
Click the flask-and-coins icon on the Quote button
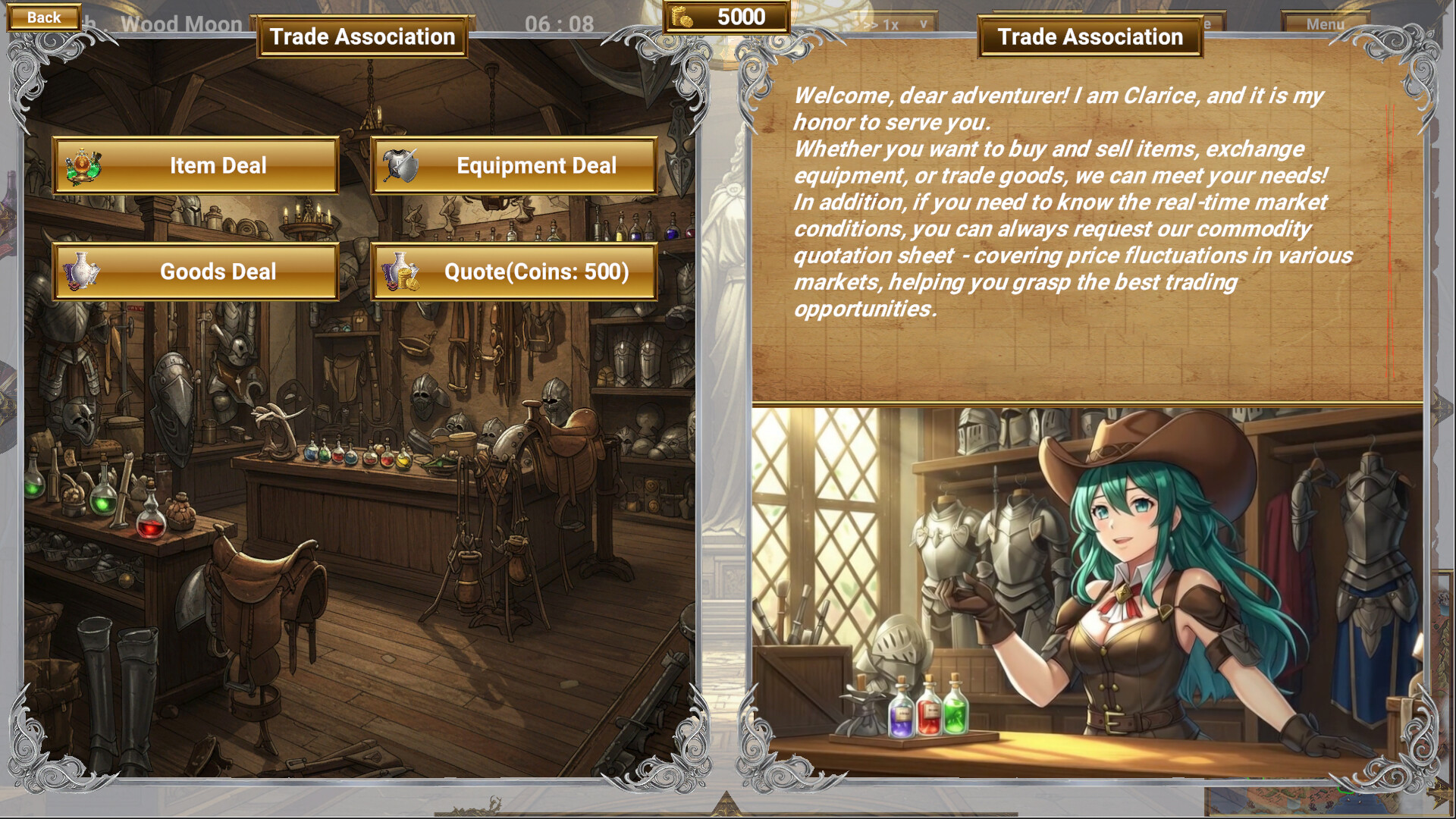pos(400,271)
